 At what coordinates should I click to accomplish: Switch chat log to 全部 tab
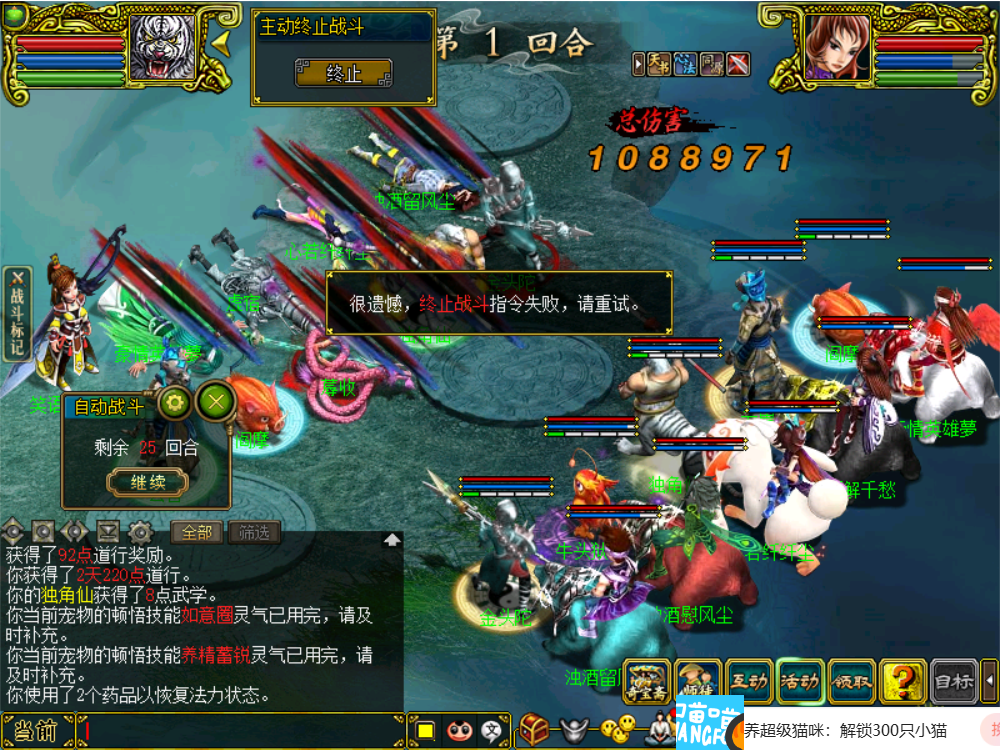click(197, 532)
